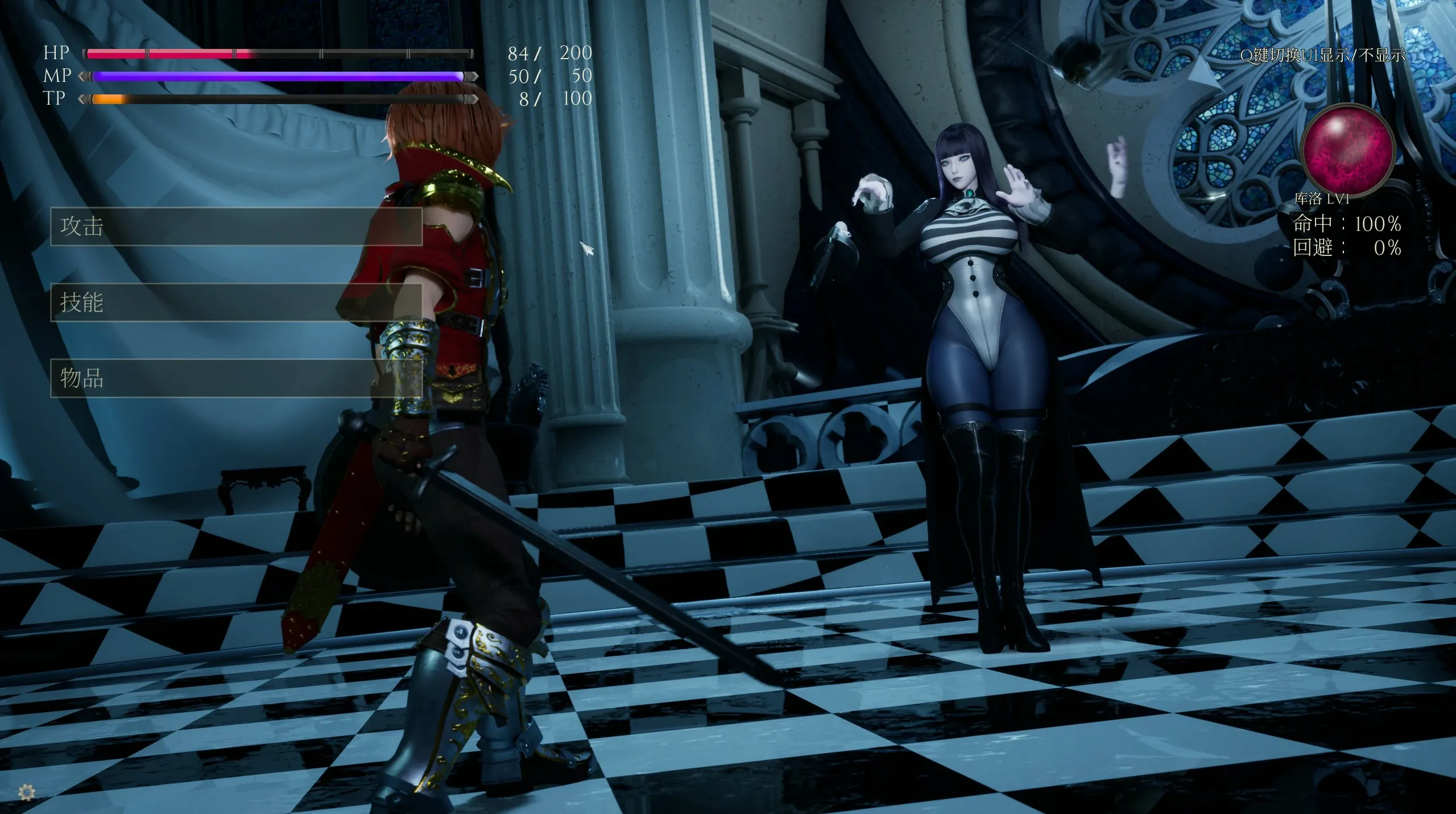Image resolution: width=1456 pixels, height=814 pixels.
Task: Open settings via the gear icon
Action: click(27, 791)
